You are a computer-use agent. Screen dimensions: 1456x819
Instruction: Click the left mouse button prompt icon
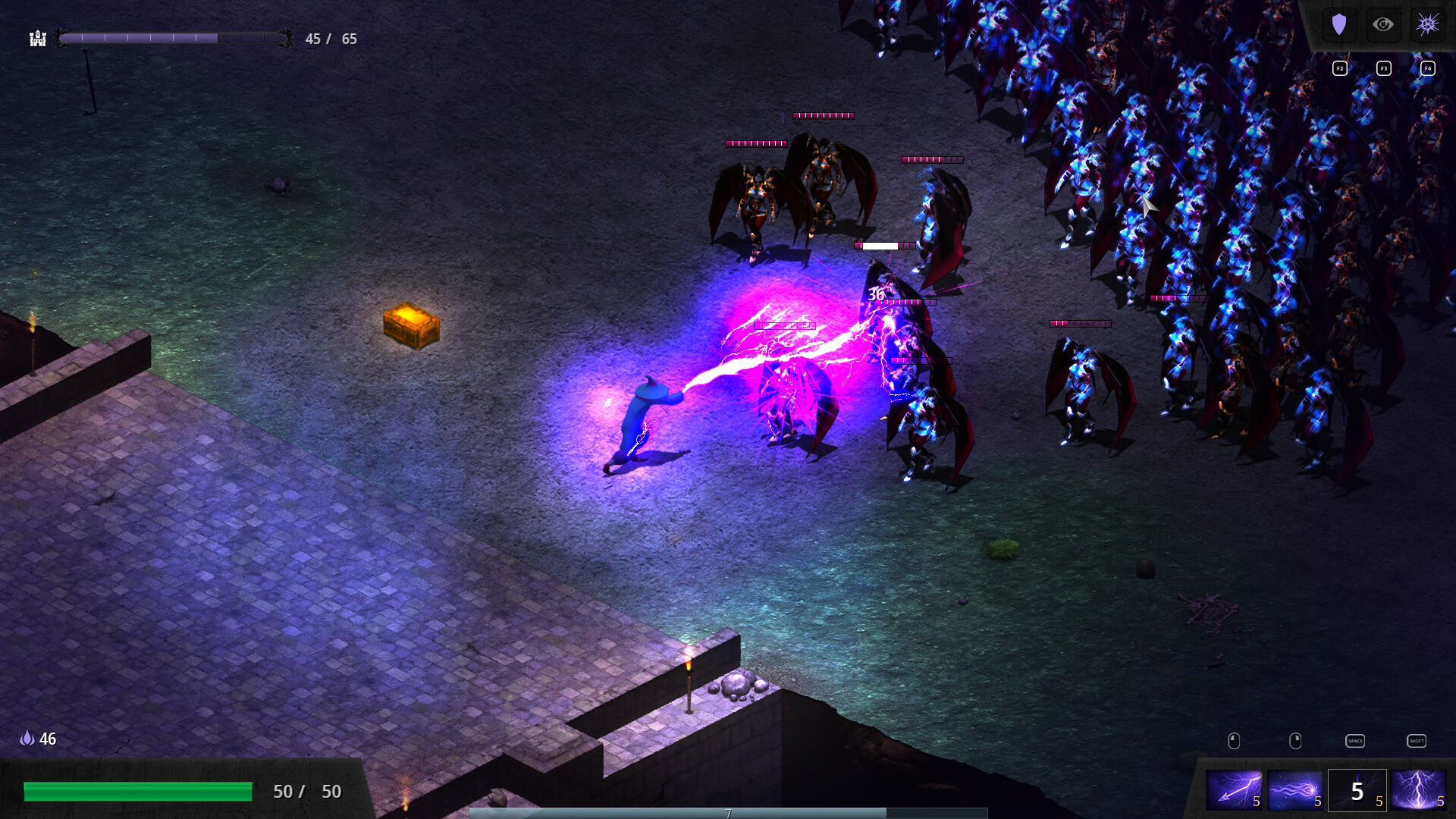(x=1234, y=740)
